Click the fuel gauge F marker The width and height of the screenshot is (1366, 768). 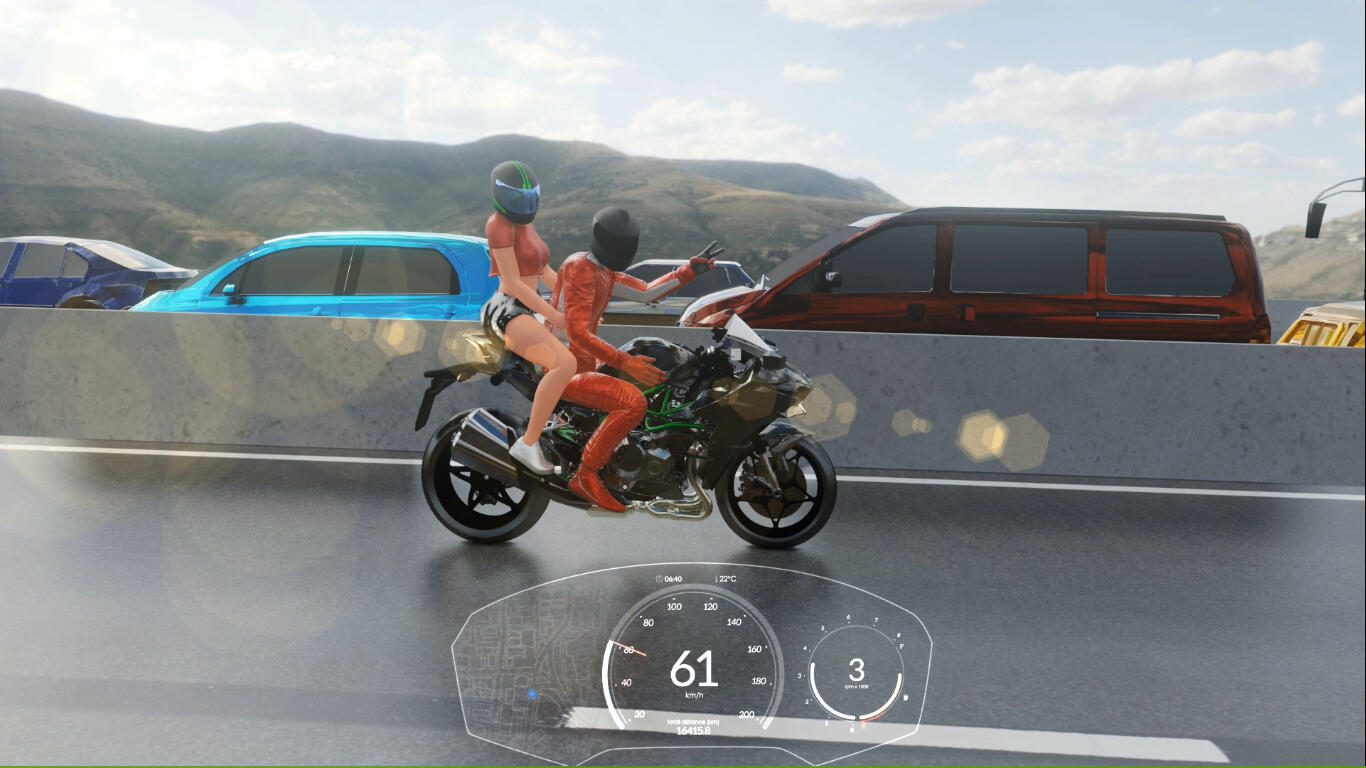(902, 645)
